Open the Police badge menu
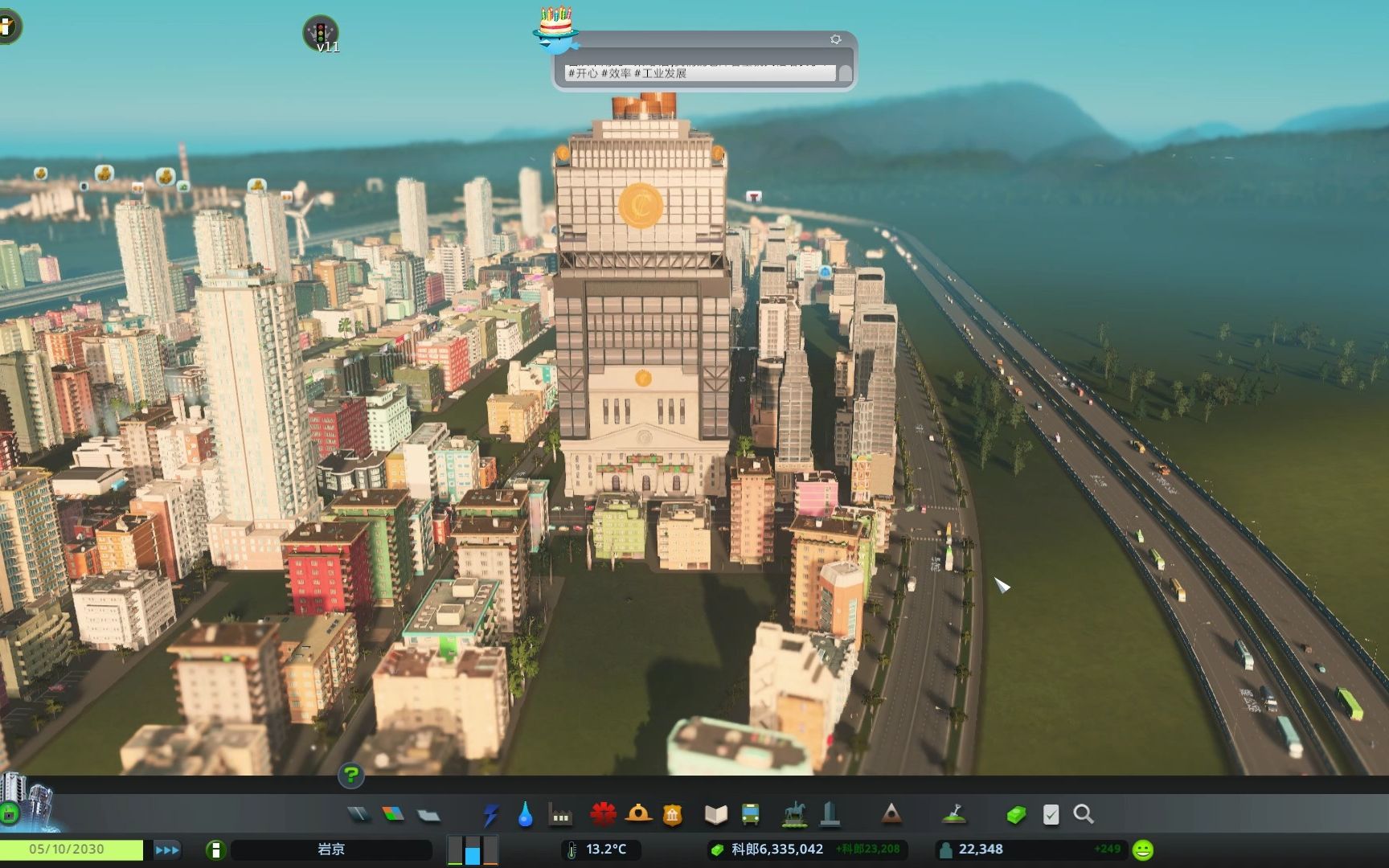The height and width of the screenshot is (868, 1389). [x=673, y=815]
